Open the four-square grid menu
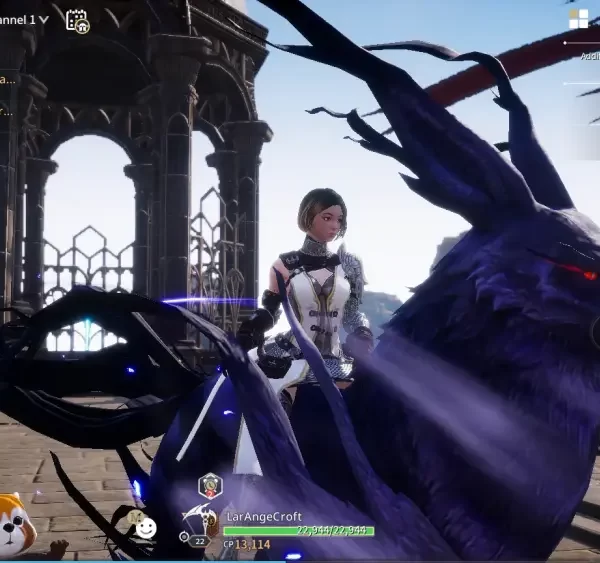 (578, 19)
